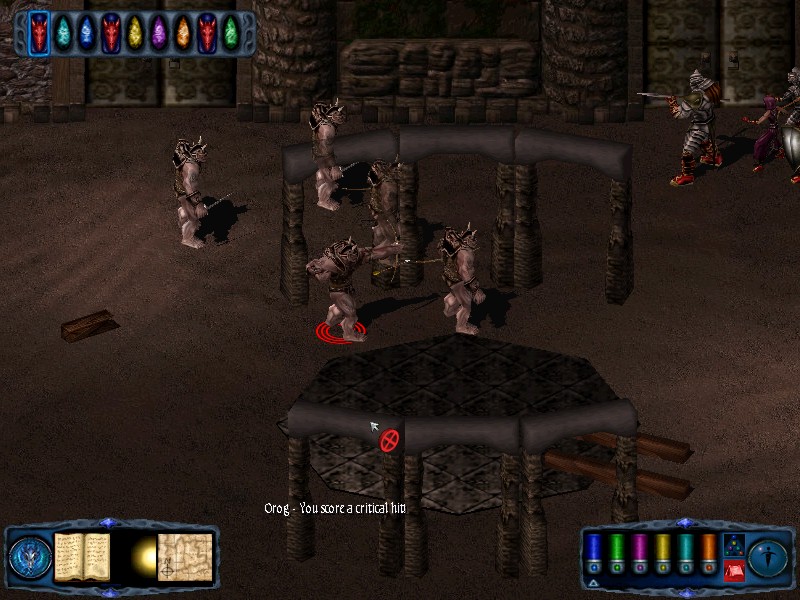Pick the orange gem in turn order
The width and height of the screenshot is (800, 600).
[x=183, y=33]
